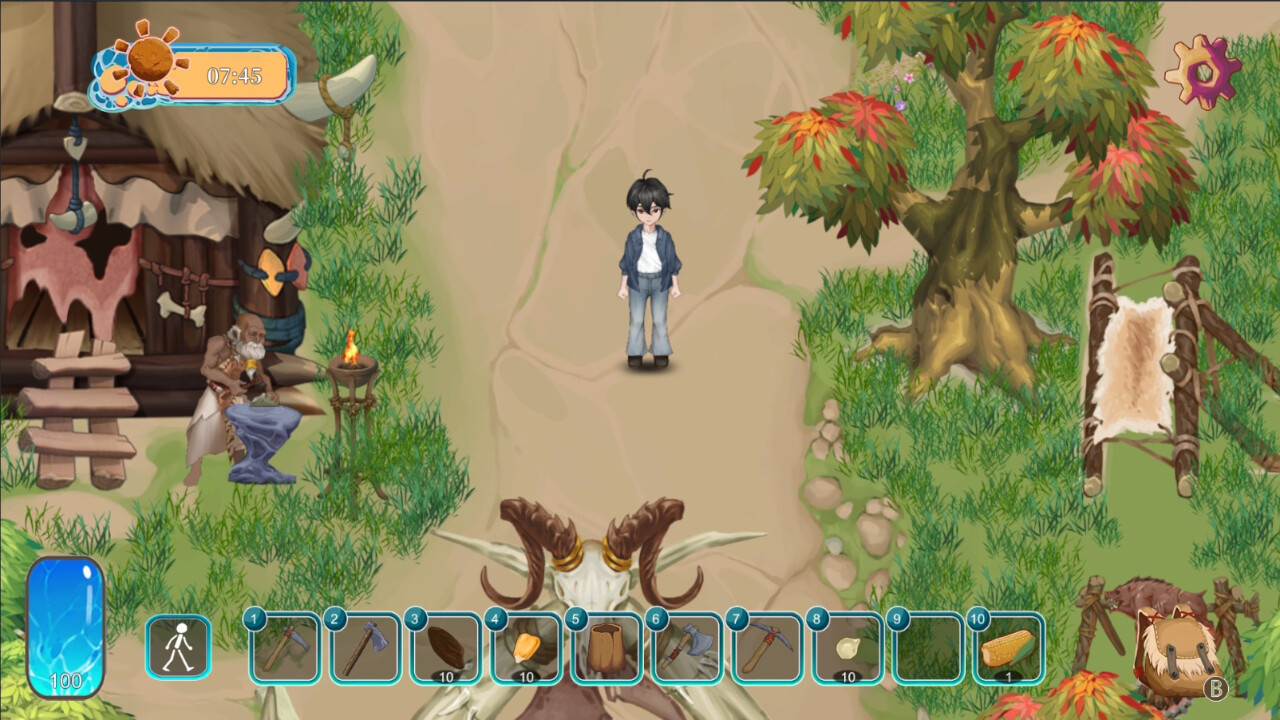Choose the brown seed in slot 3
Image resolution: width=1280 pixels, height=720 pixels.
(x=446, y=648)
